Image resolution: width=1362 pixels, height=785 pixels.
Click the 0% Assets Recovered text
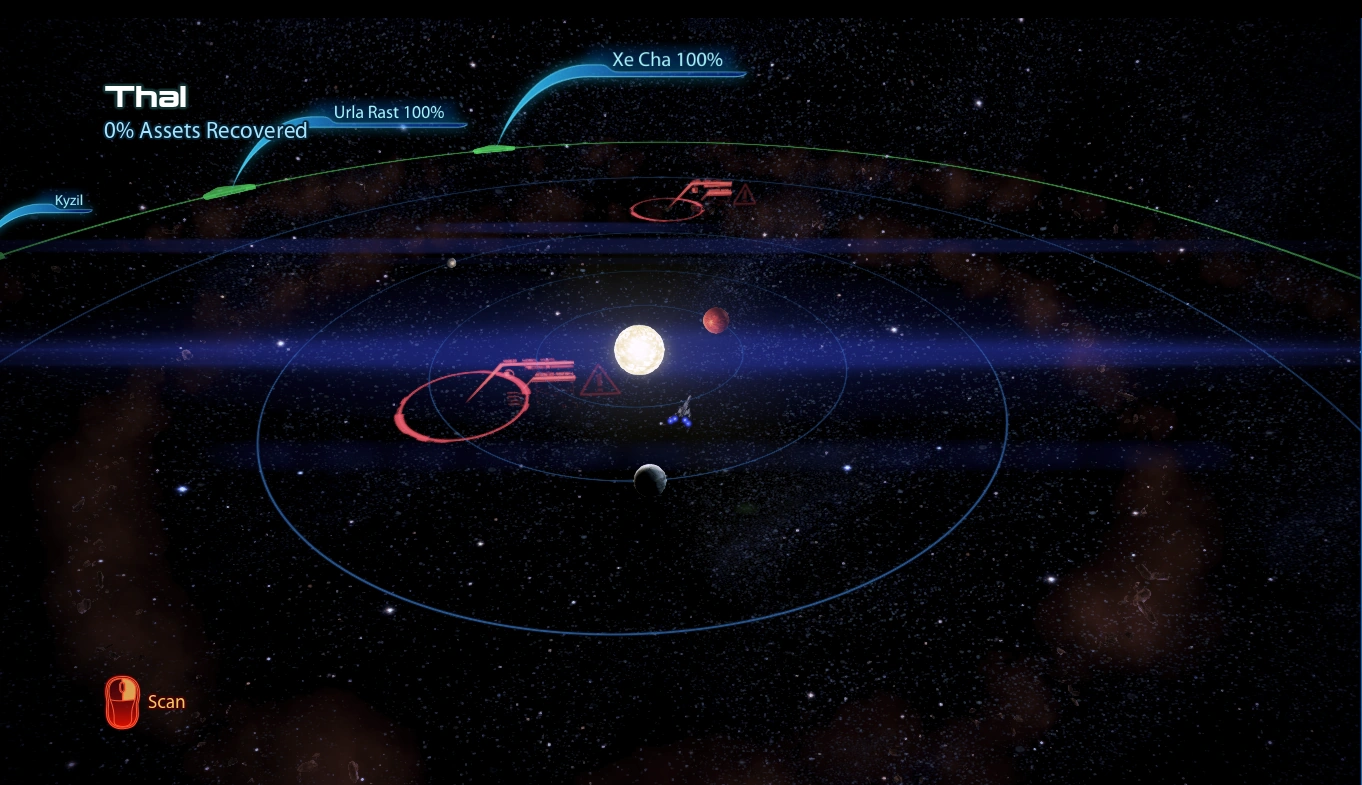205,130
